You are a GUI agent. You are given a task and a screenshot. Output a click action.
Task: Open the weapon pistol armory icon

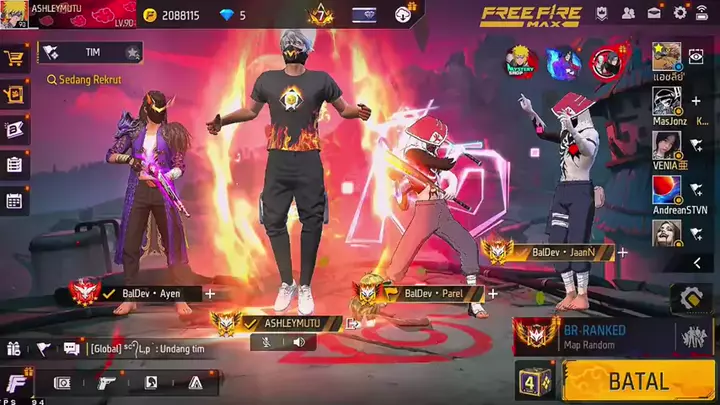tap(106, 382)
